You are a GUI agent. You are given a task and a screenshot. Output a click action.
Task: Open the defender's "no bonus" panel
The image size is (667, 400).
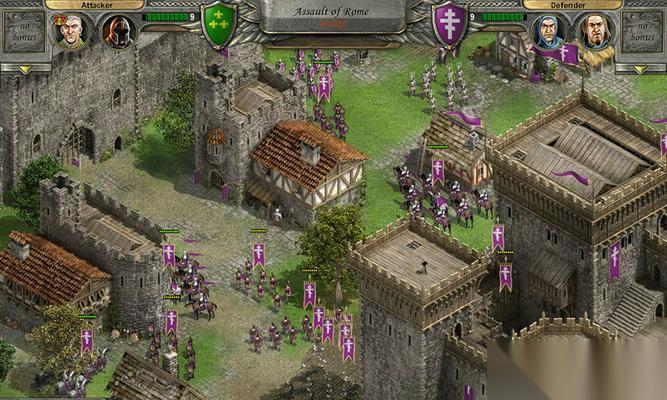tap(642, 32)
